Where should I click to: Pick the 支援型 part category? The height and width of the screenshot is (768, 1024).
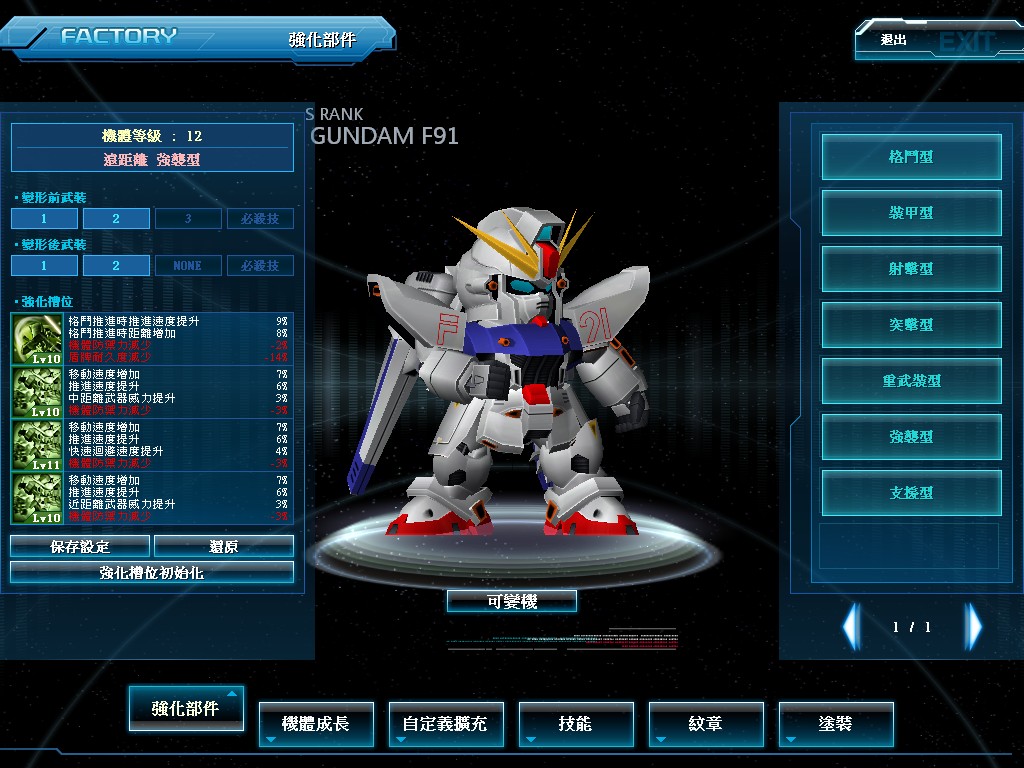click(x=911, y=493)
